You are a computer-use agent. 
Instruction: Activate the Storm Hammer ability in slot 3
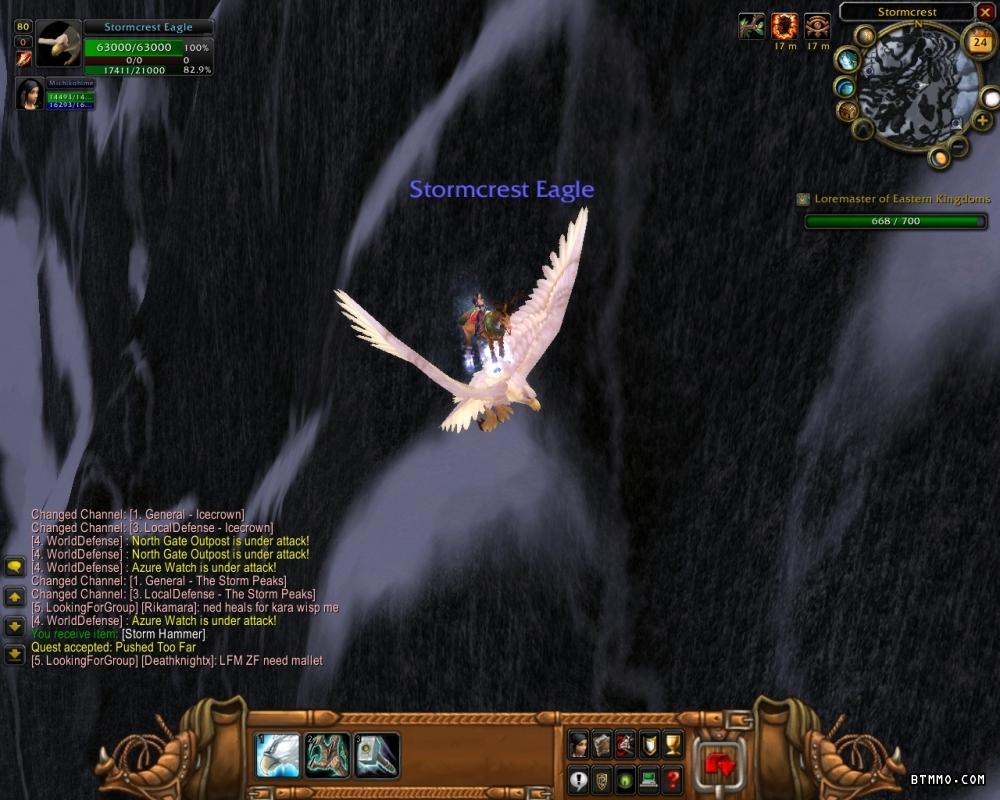coord(377,756)
